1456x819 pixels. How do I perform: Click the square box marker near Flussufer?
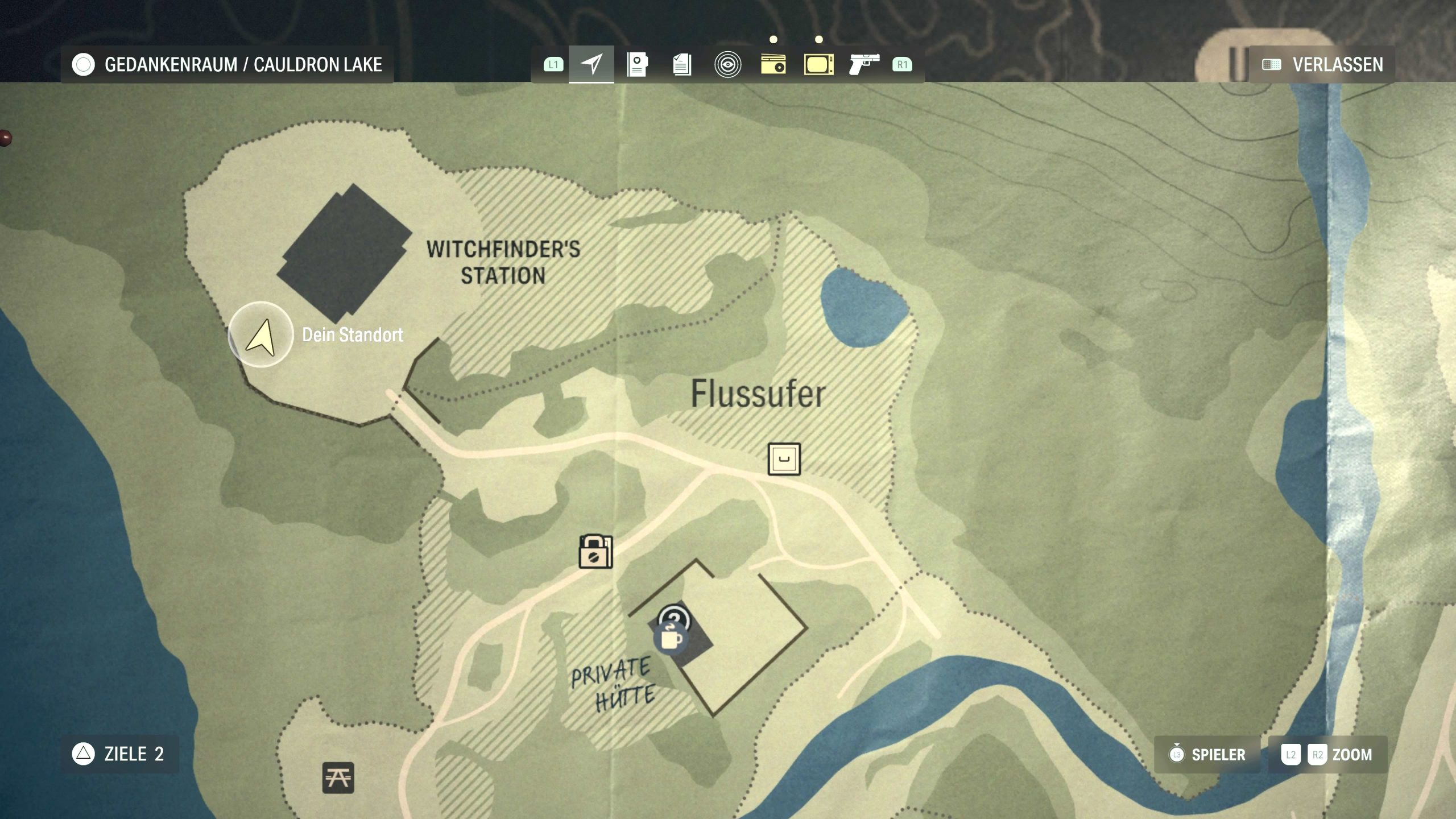coord(784,459)
